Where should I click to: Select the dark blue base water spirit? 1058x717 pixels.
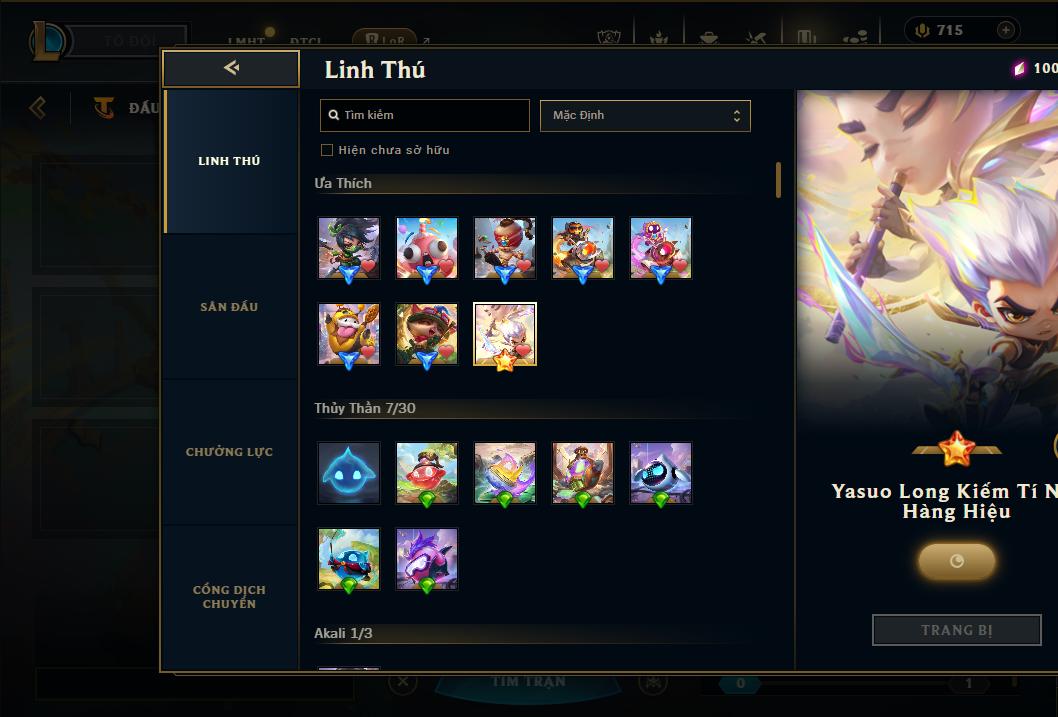349,472
